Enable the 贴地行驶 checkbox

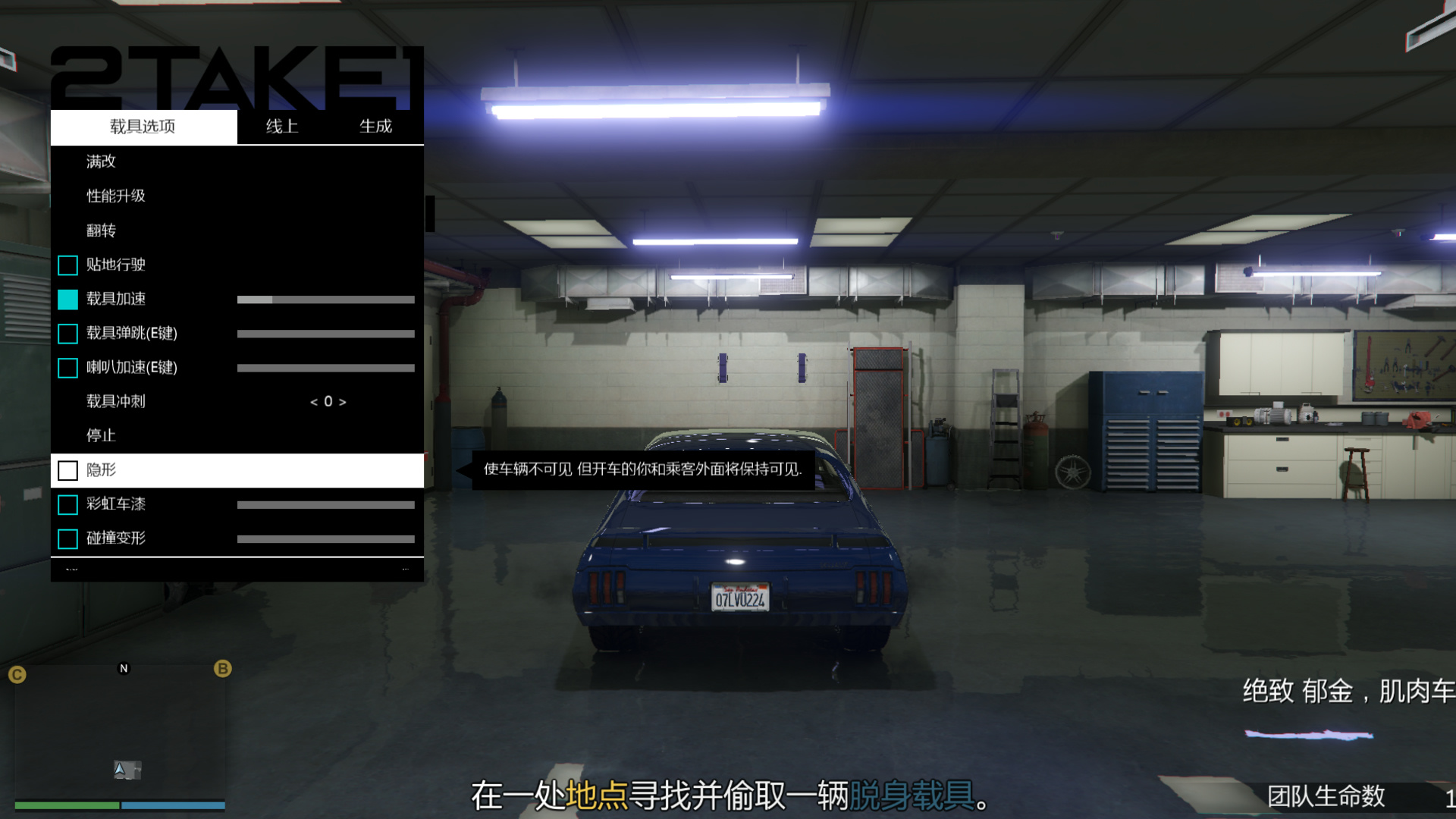point(67,265)
